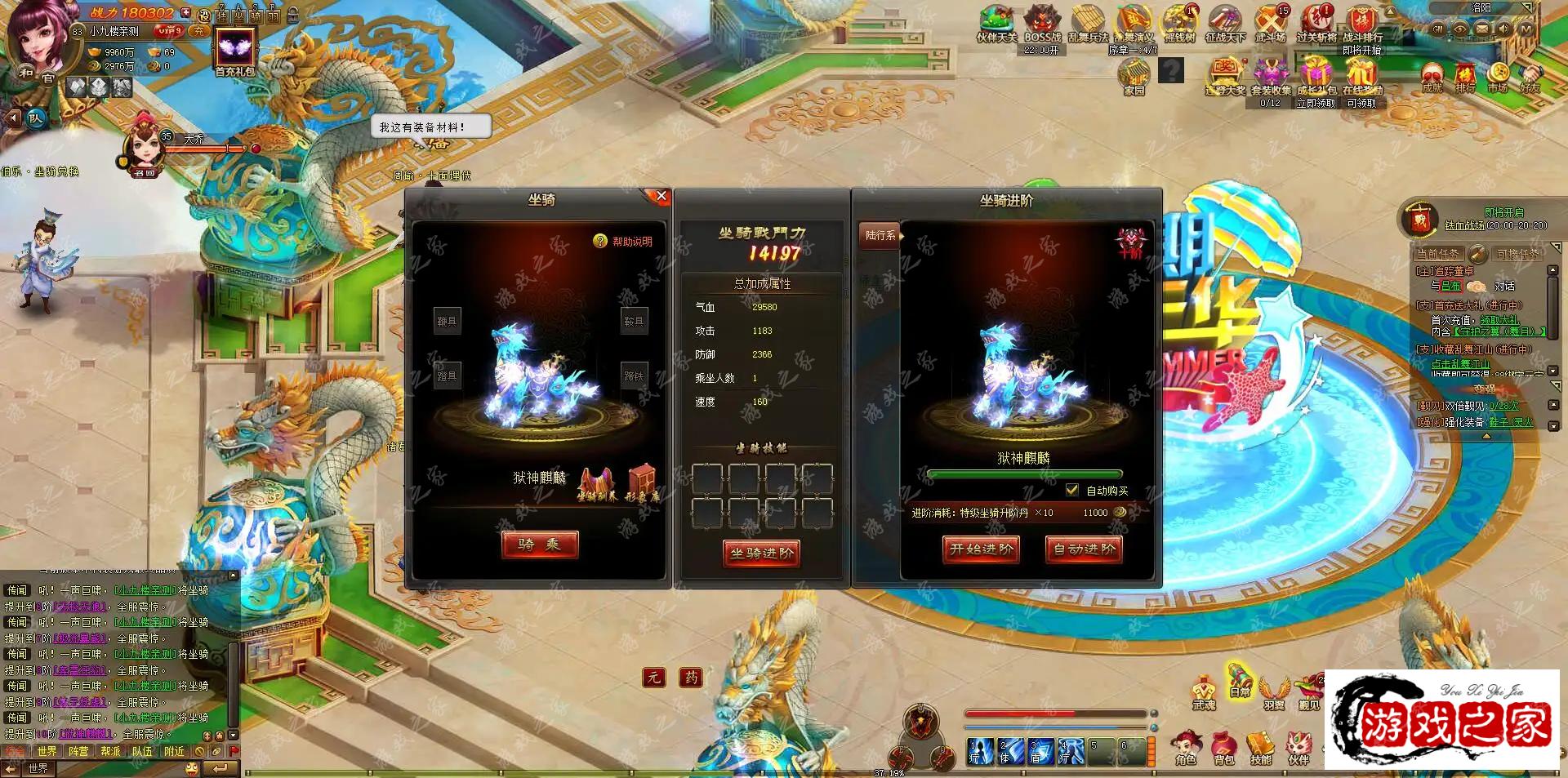Screen dimensions: 1568x778
Task: Open the 技能 skills book
Action: (1261, 749)
